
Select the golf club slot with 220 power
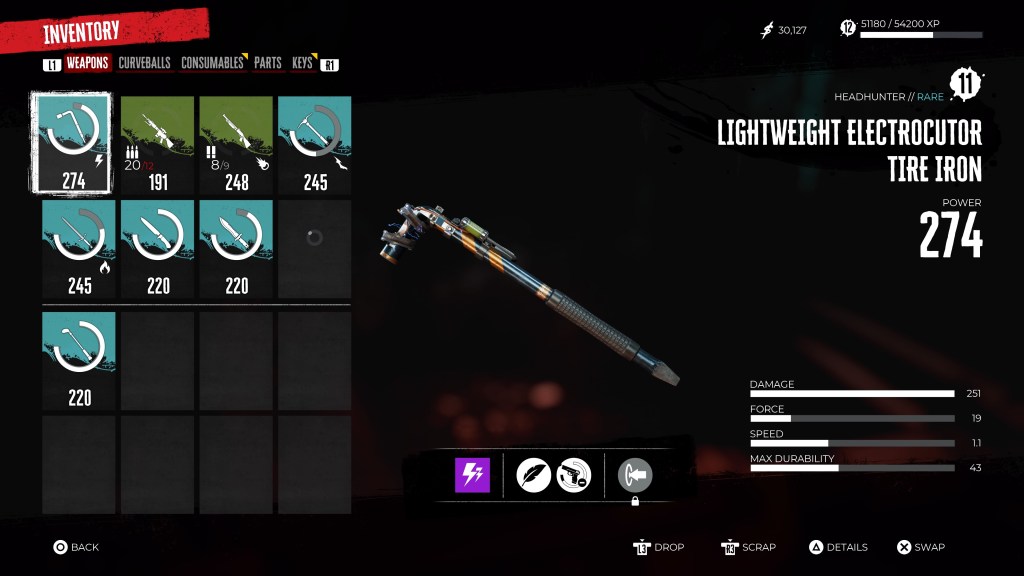(79, 360)
